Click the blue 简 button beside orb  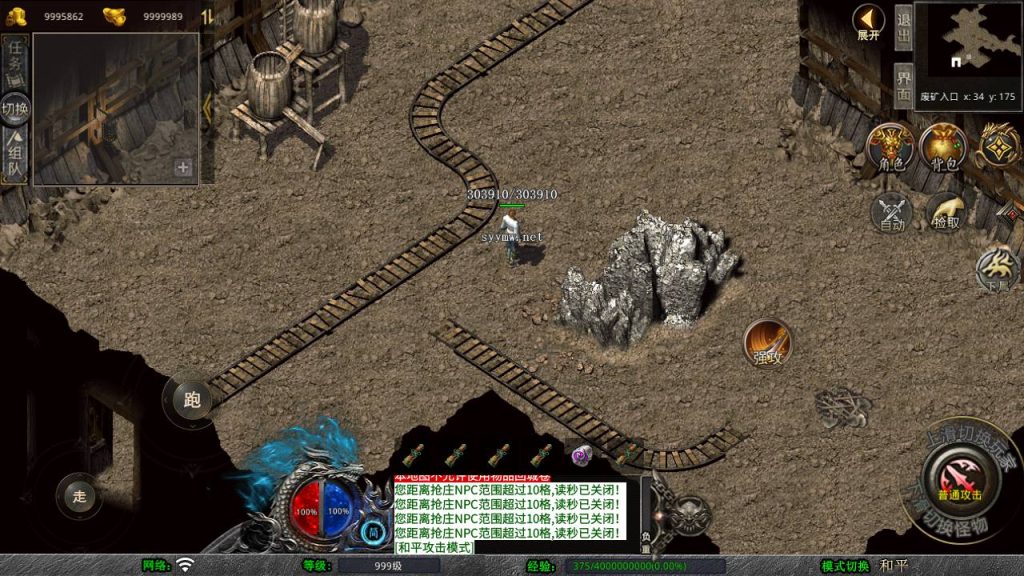(x=372, y=532)
